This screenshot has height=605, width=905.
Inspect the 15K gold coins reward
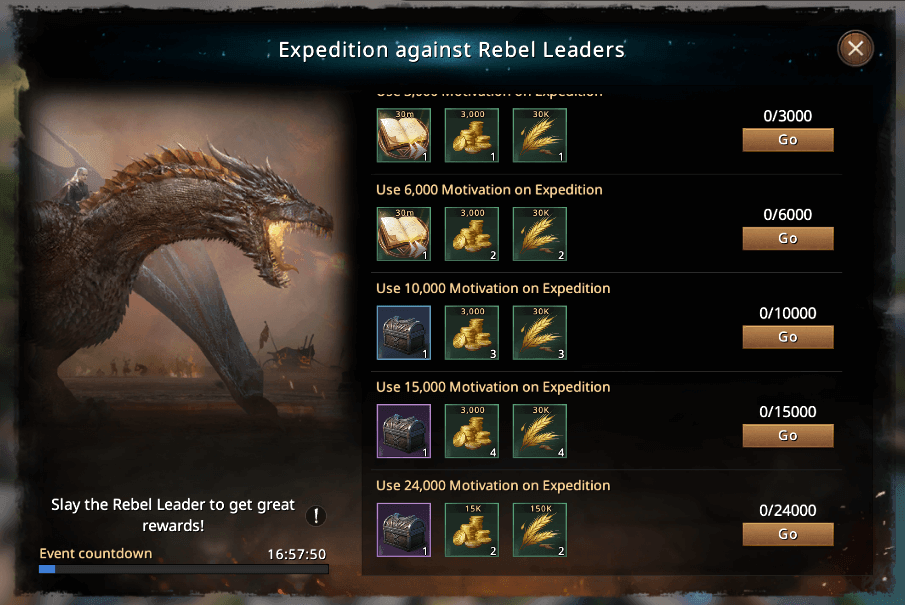[472, 530]
